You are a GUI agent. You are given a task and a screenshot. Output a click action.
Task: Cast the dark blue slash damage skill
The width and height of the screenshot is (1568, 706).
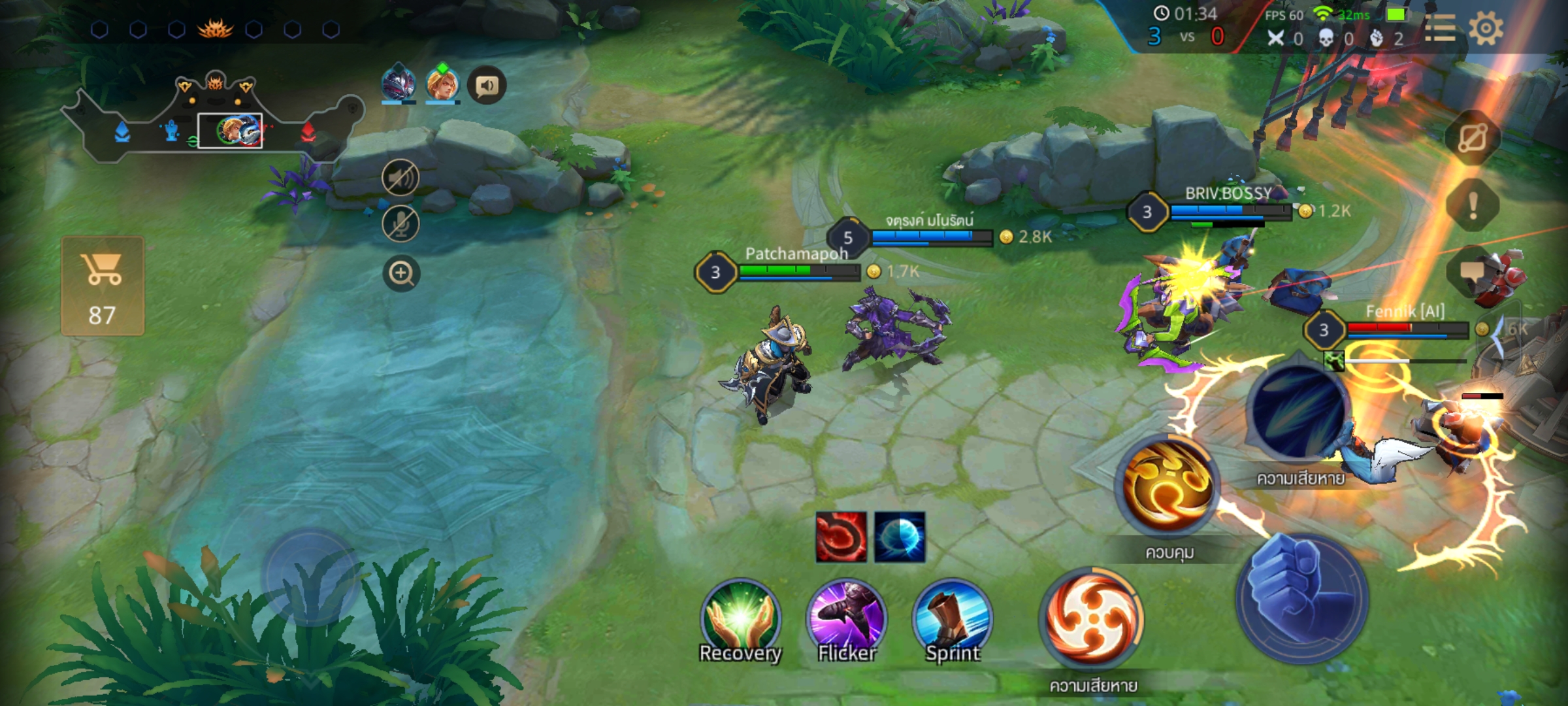tap(1298, 409)
